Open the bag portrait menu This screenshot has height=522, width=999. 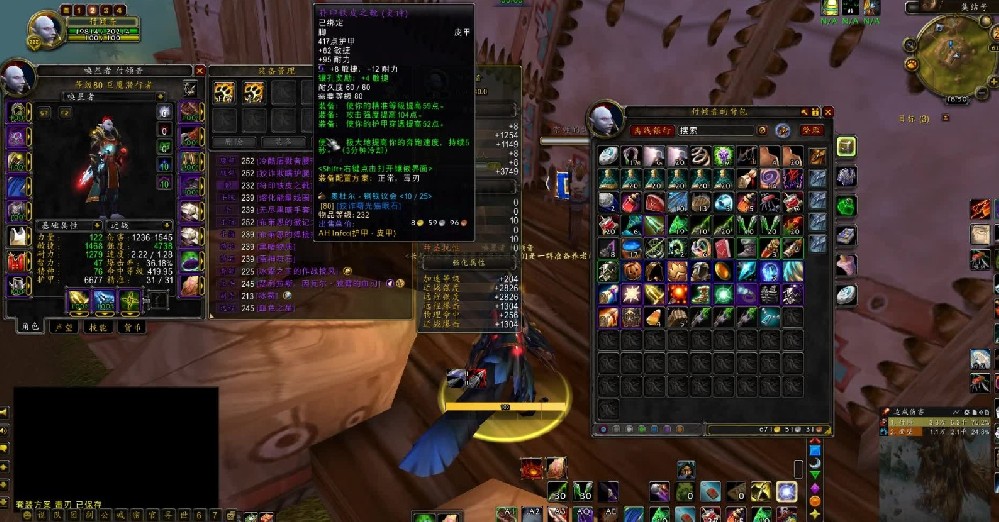(611, 120)
